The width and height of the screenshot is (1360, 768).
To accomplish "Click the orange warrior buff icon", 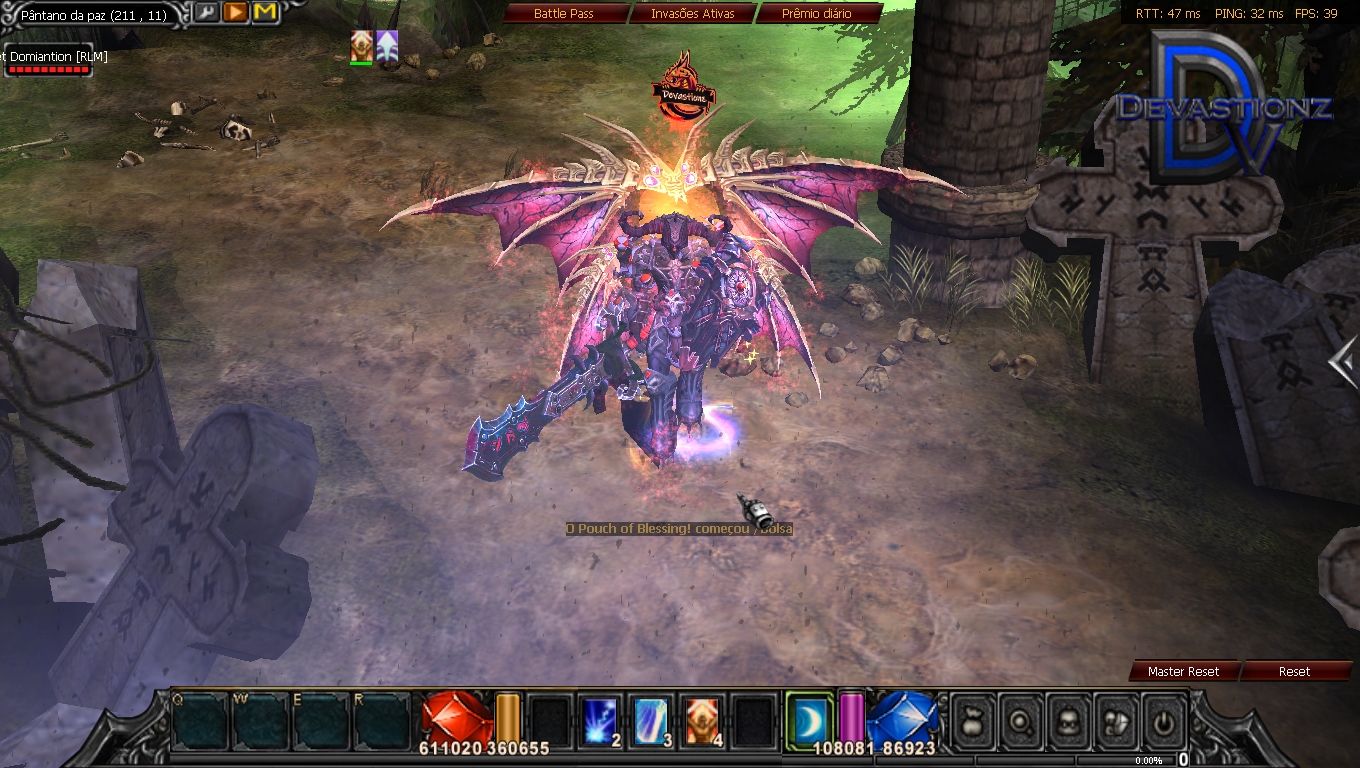I will [361, 46].
